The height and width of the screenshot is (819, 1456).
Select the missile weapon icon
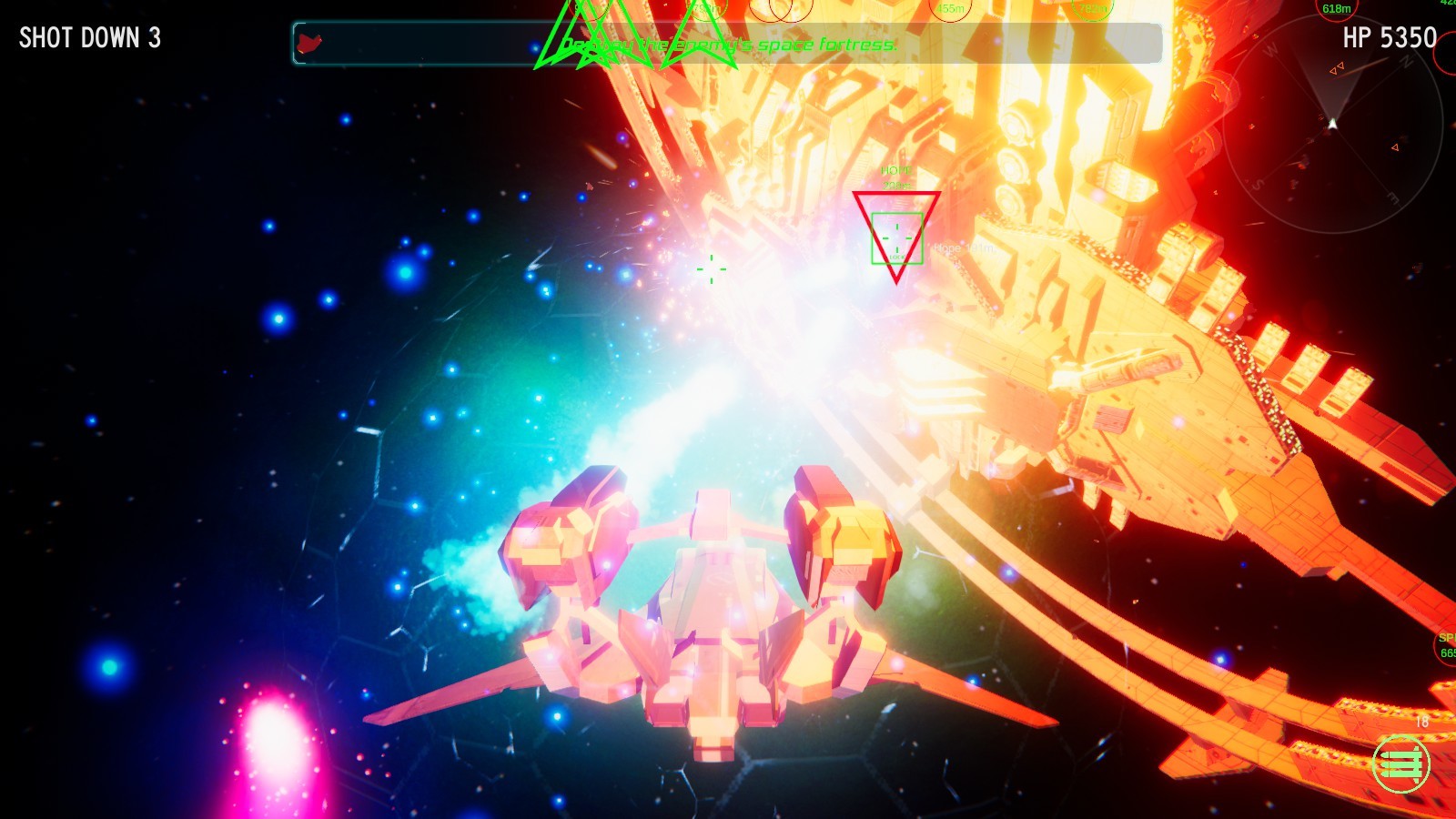[1402, 764]
